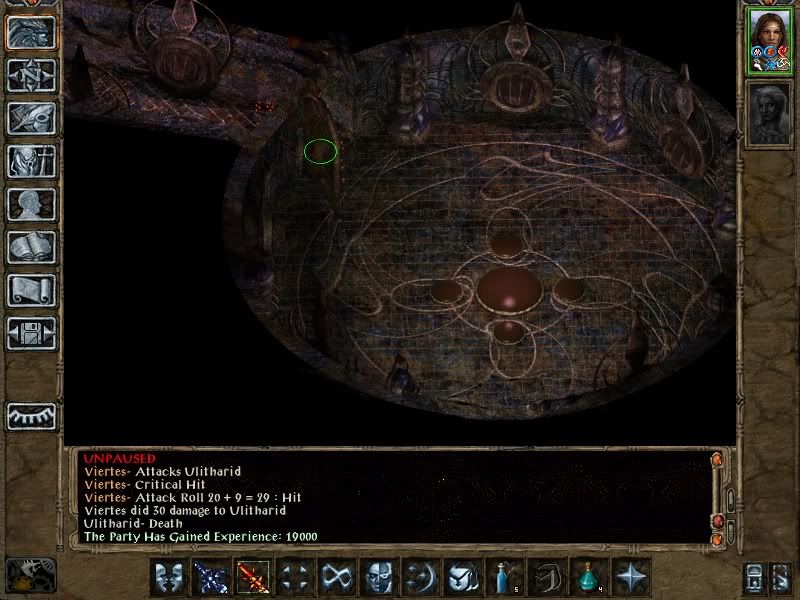Open the inventory screen button
Viewport: 800px width, 600px height.
pyautogui.click(x=31, y=161)
